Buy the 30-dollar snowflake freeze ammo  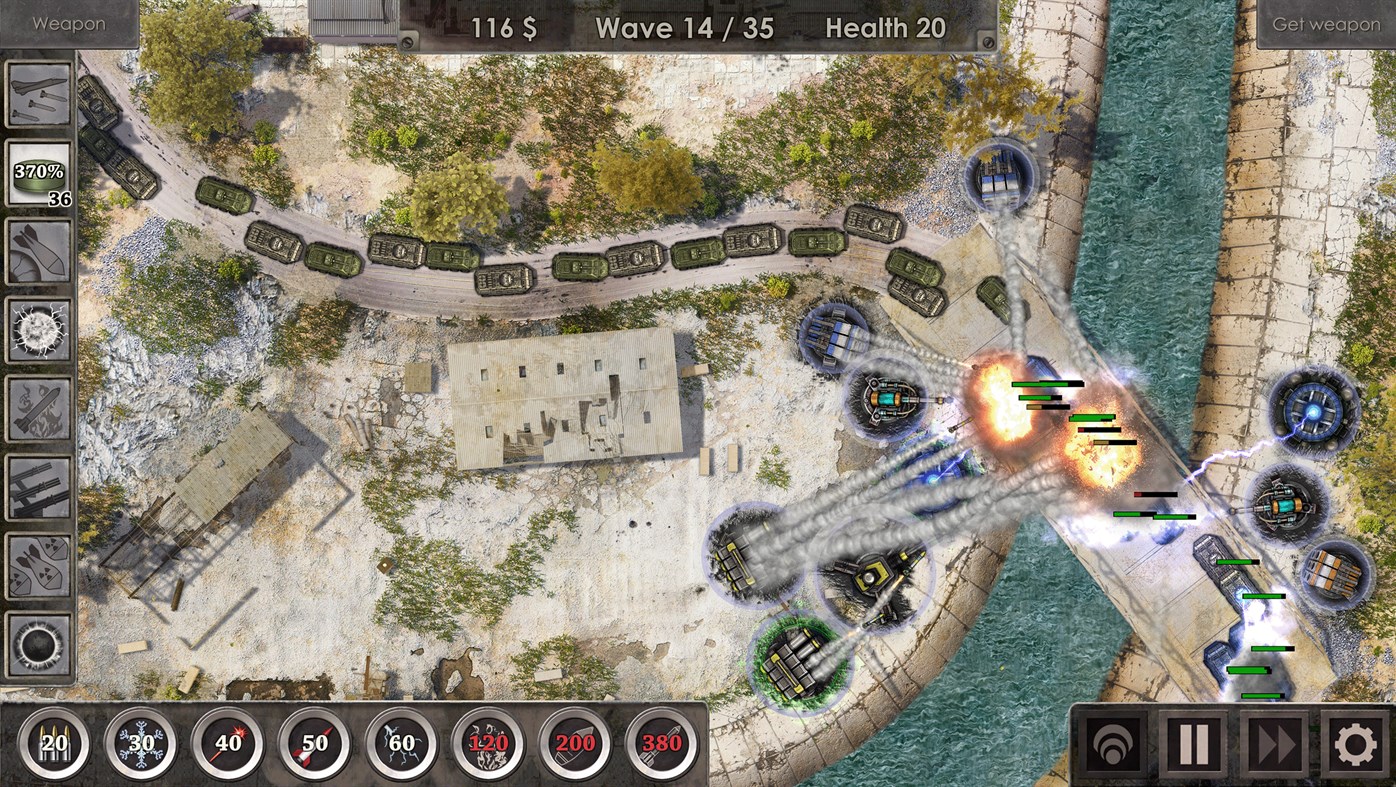(x=138, y=743)
